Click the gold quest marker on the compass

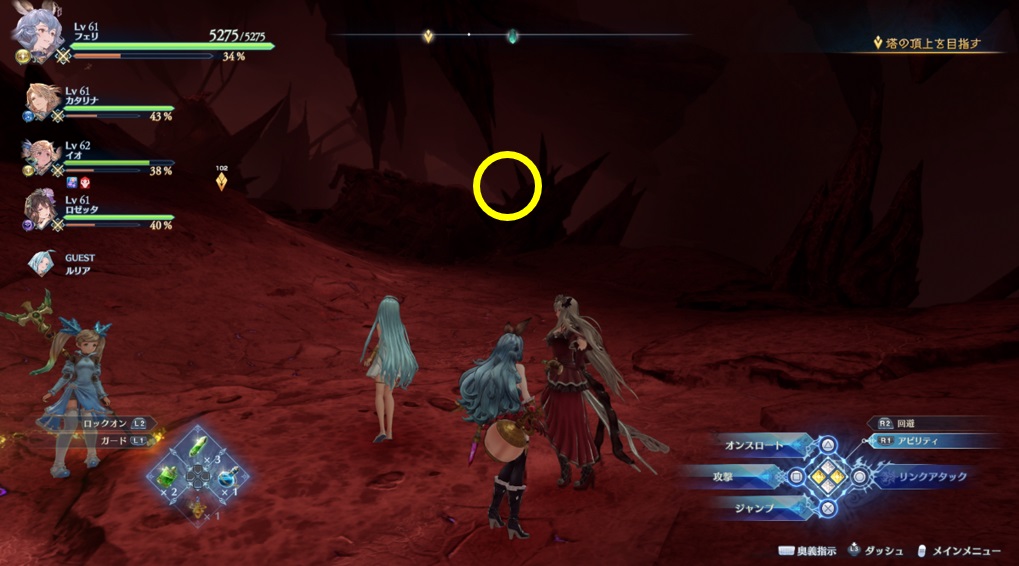click(x=428, y=36)
